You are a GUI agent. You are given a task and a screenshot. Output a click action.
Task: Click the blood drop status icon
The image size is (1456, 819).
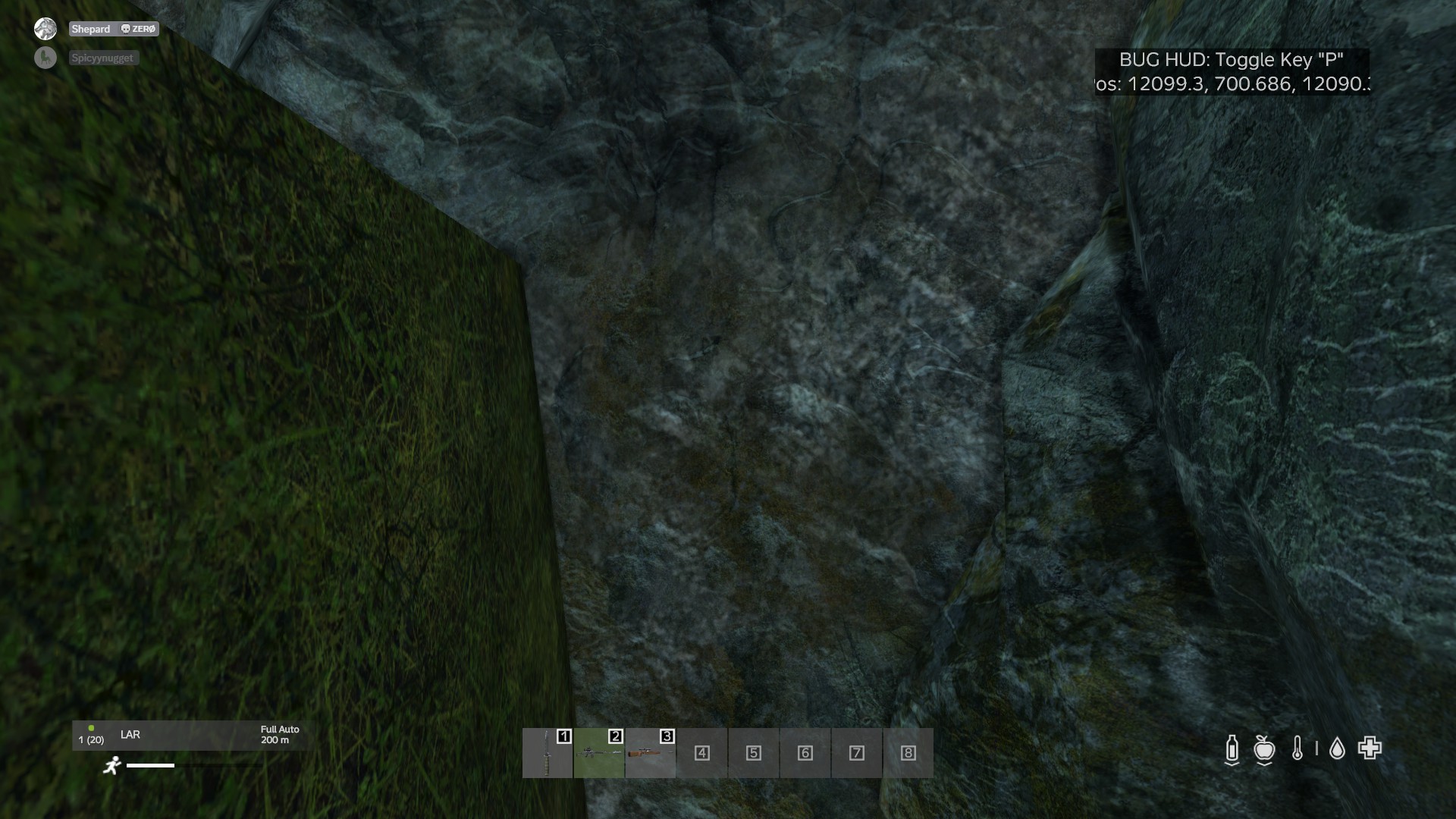tap(1337, 749)
